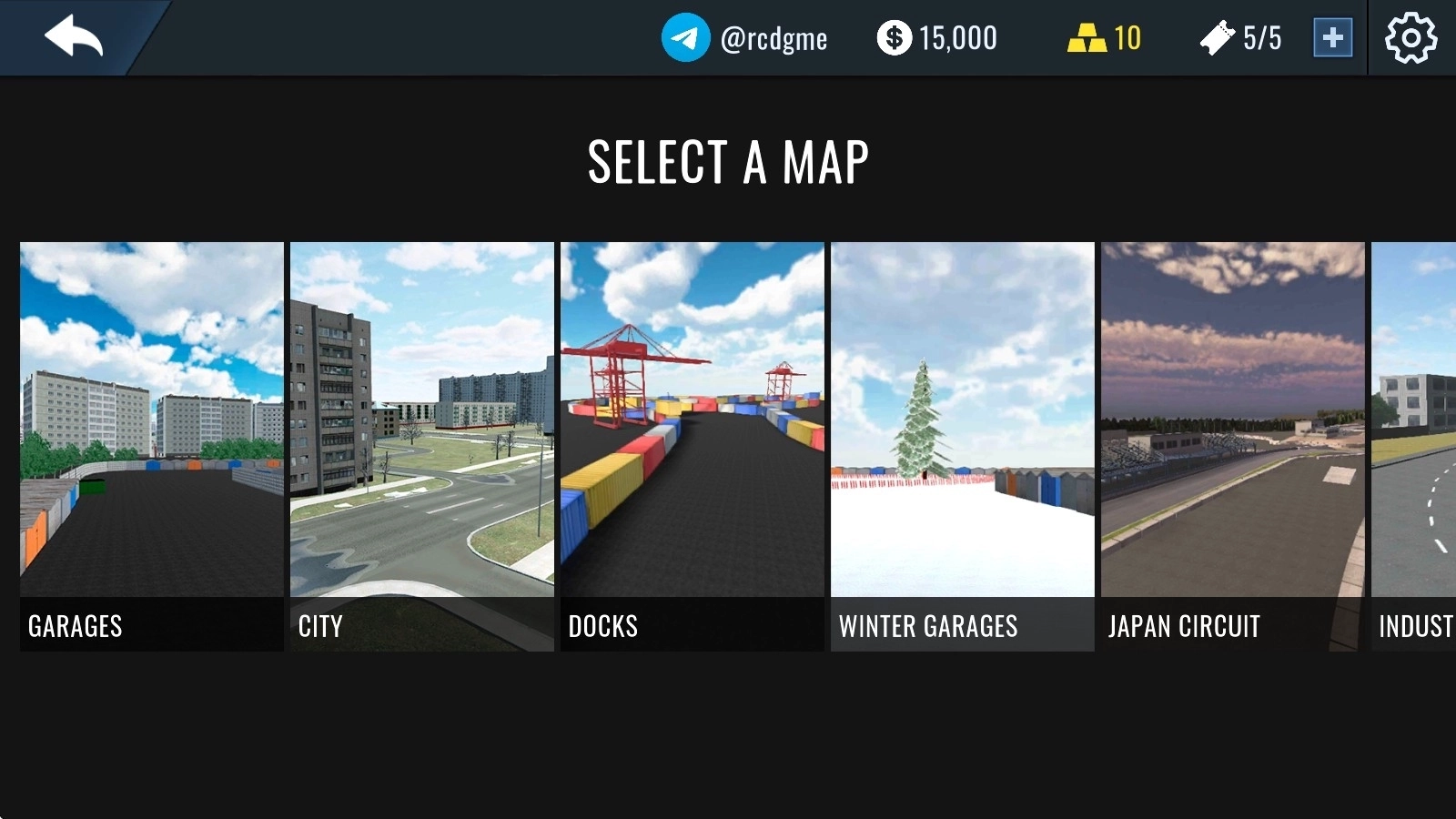Viewport: 1456px width, 819px height.
Task: Select the partially visible Industrial map
Action: coord(1415,446)
